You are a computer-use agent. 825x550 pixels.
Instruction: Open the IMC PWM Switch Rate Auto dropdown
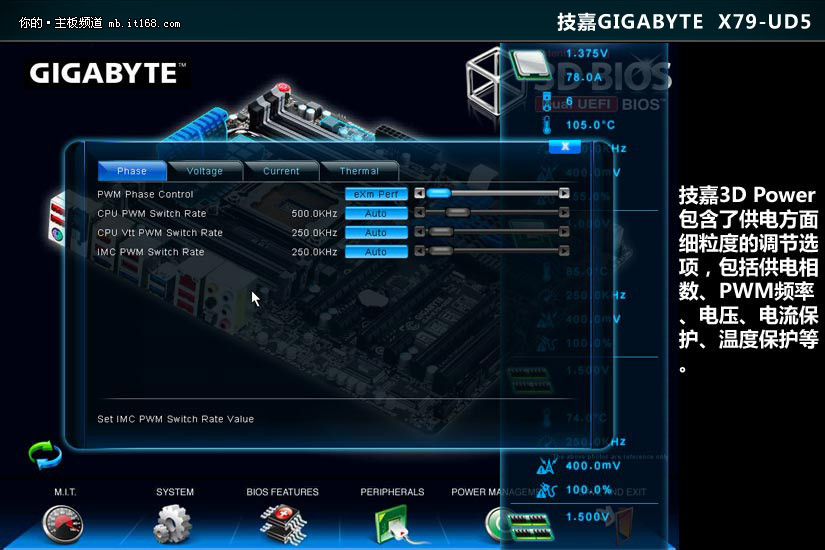[376, 252]
